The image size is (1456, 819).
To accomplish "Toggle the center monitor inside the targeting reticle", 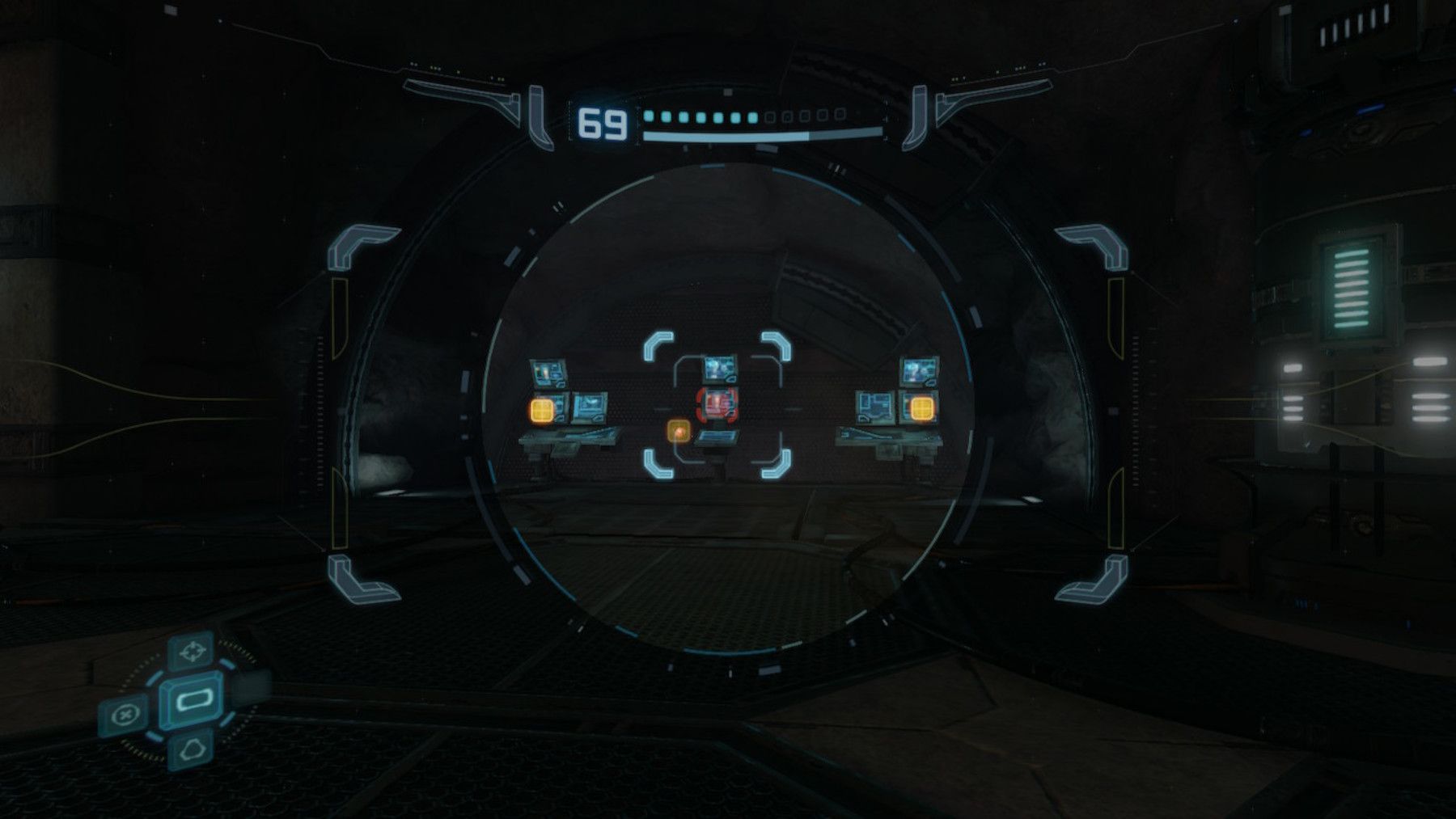I will coord(718,369).
